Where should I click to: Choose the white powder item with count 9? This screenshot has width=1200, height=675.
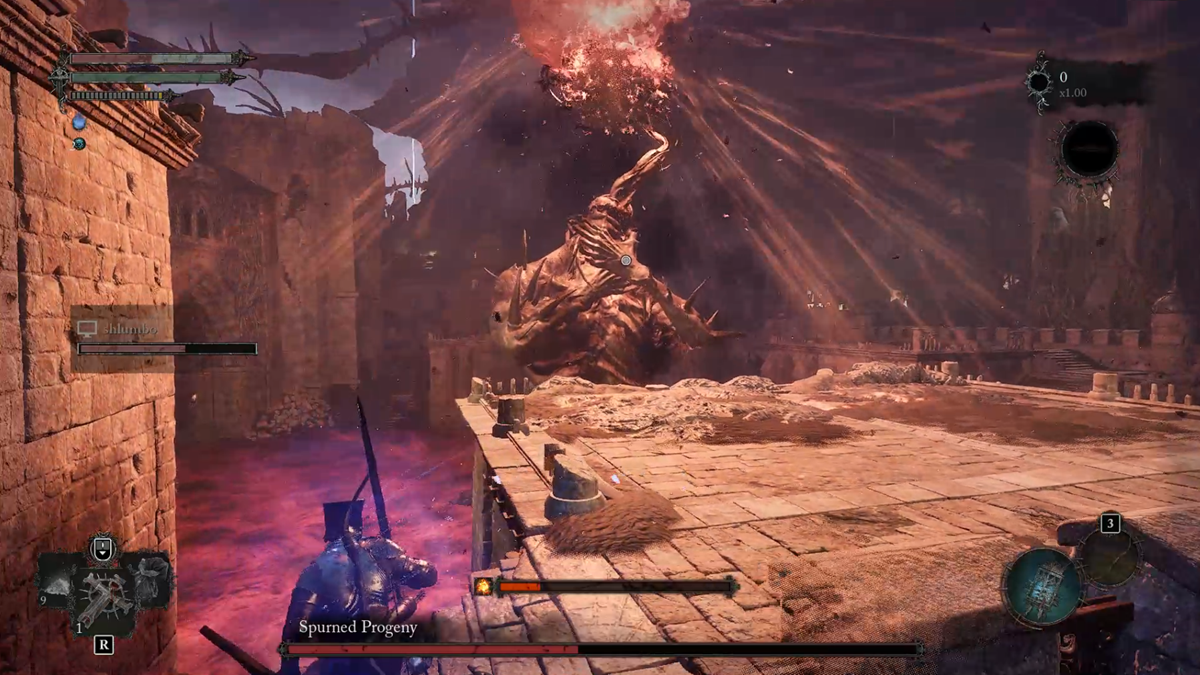pyautogui.click(x=57, y=584)
